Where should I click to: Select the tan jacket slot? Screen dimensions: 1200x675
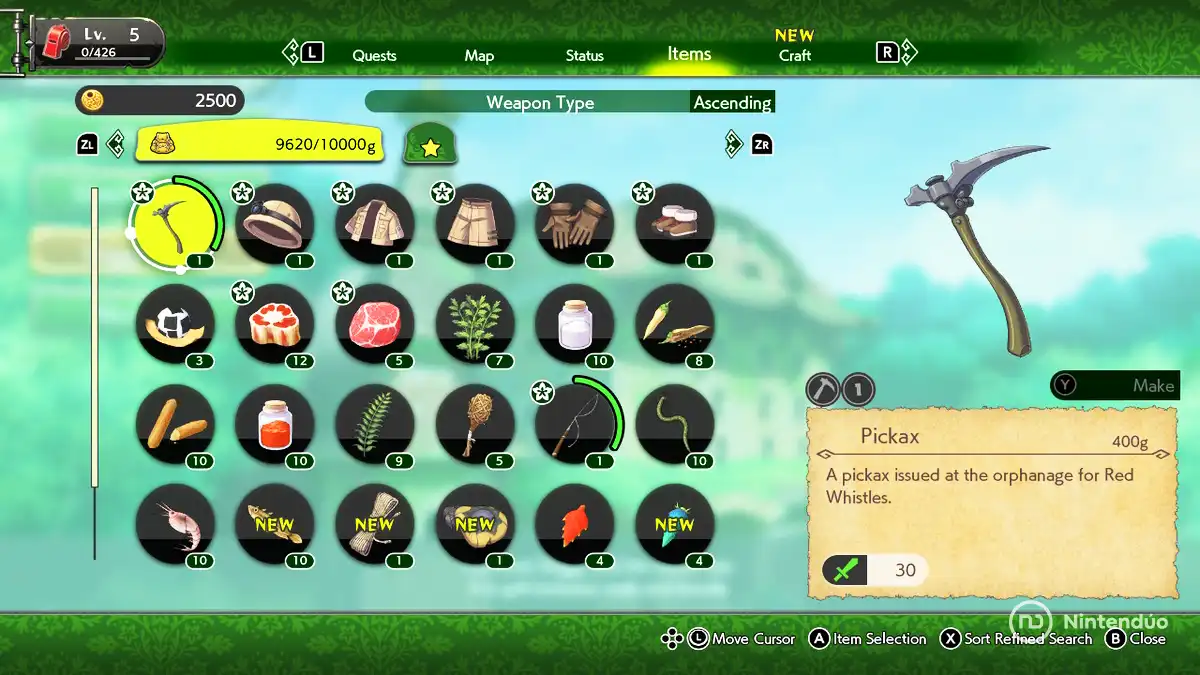pos(374,224)
